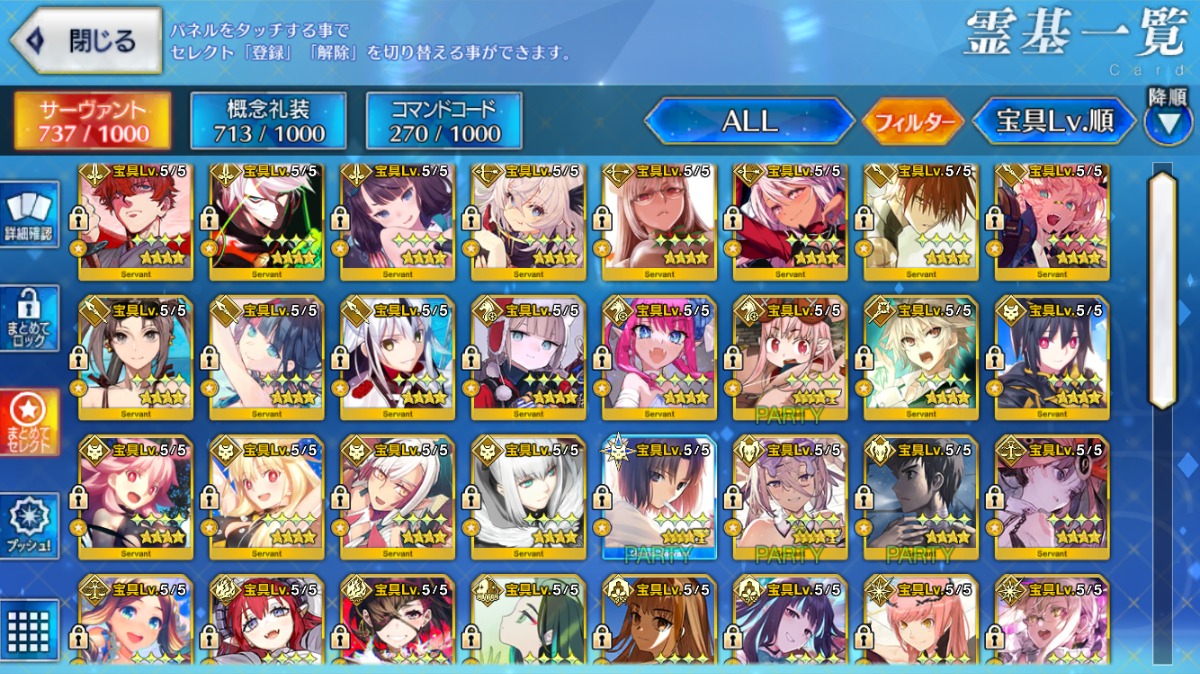Select the まとめてセレクト bulk select mode

pos(29,422)
